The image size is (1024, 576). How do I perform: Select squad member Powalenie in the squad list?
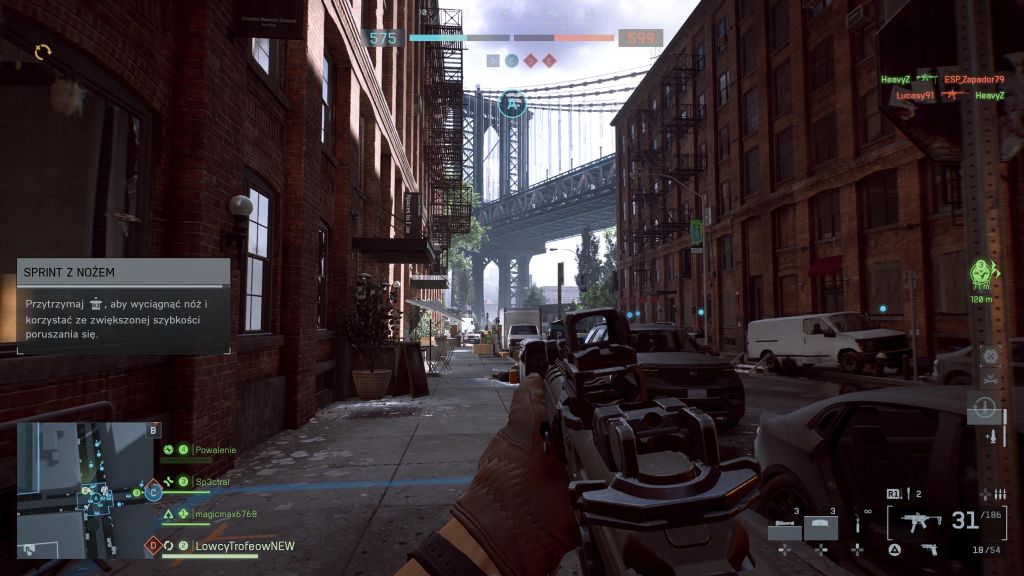(215, 450)
